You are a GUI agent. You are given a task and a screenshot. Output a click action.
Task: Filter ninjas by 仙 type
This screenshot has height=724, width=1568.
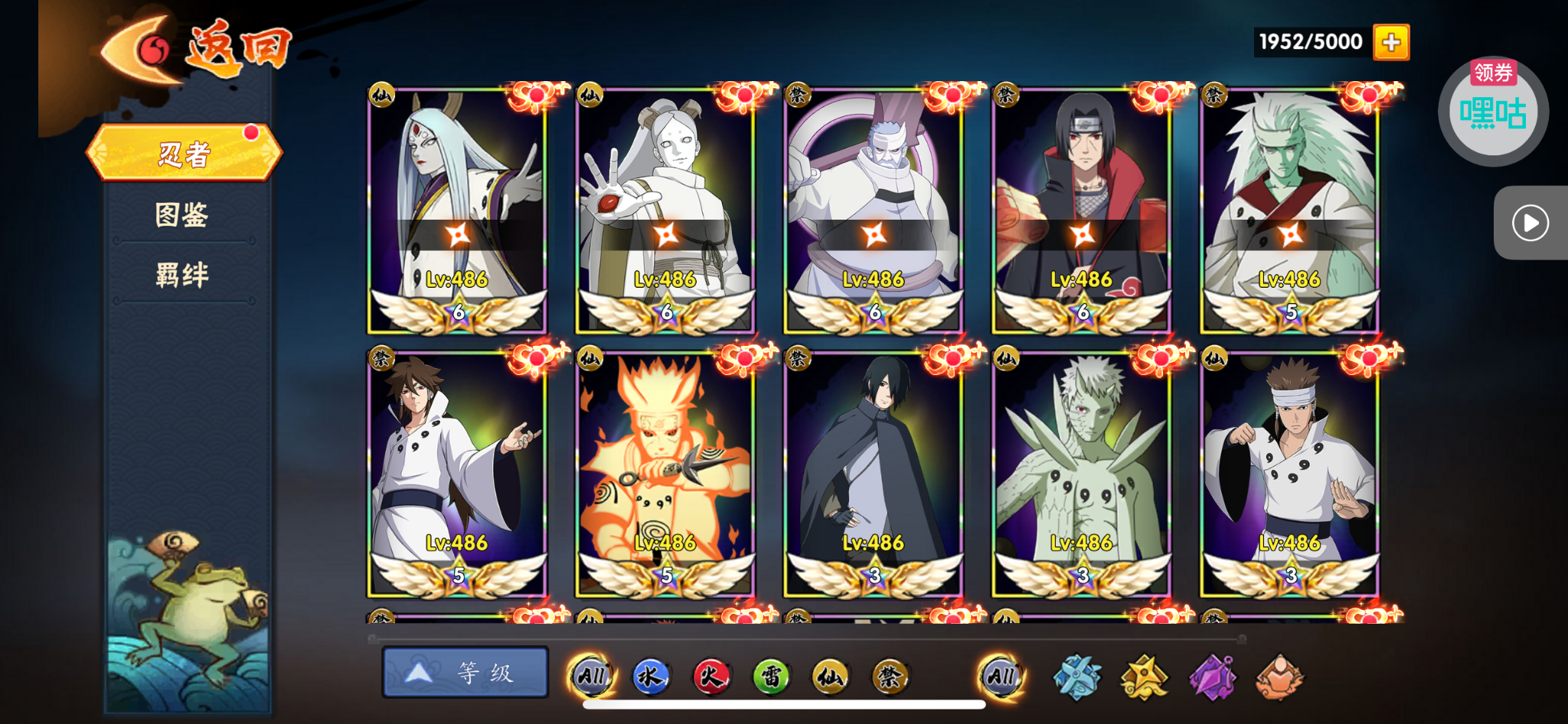[831, 677]
